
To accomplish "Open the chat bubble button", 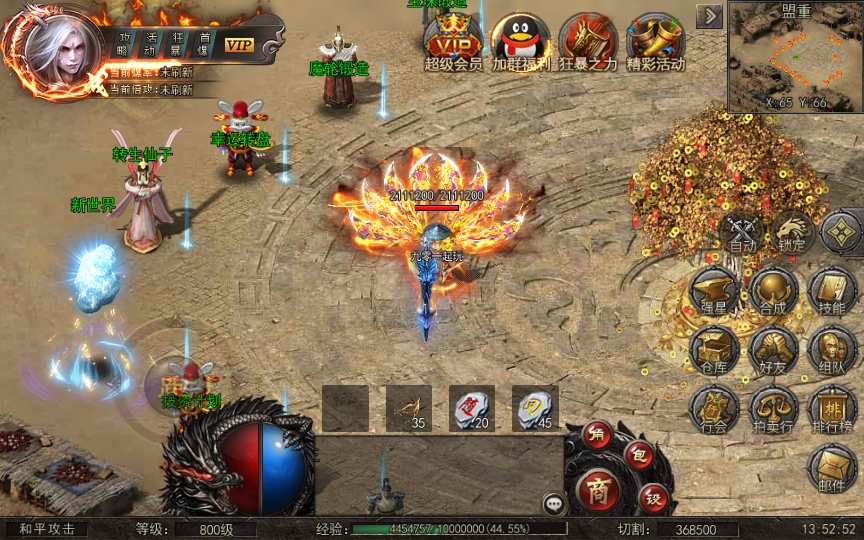I will click(x=554, y=504).
